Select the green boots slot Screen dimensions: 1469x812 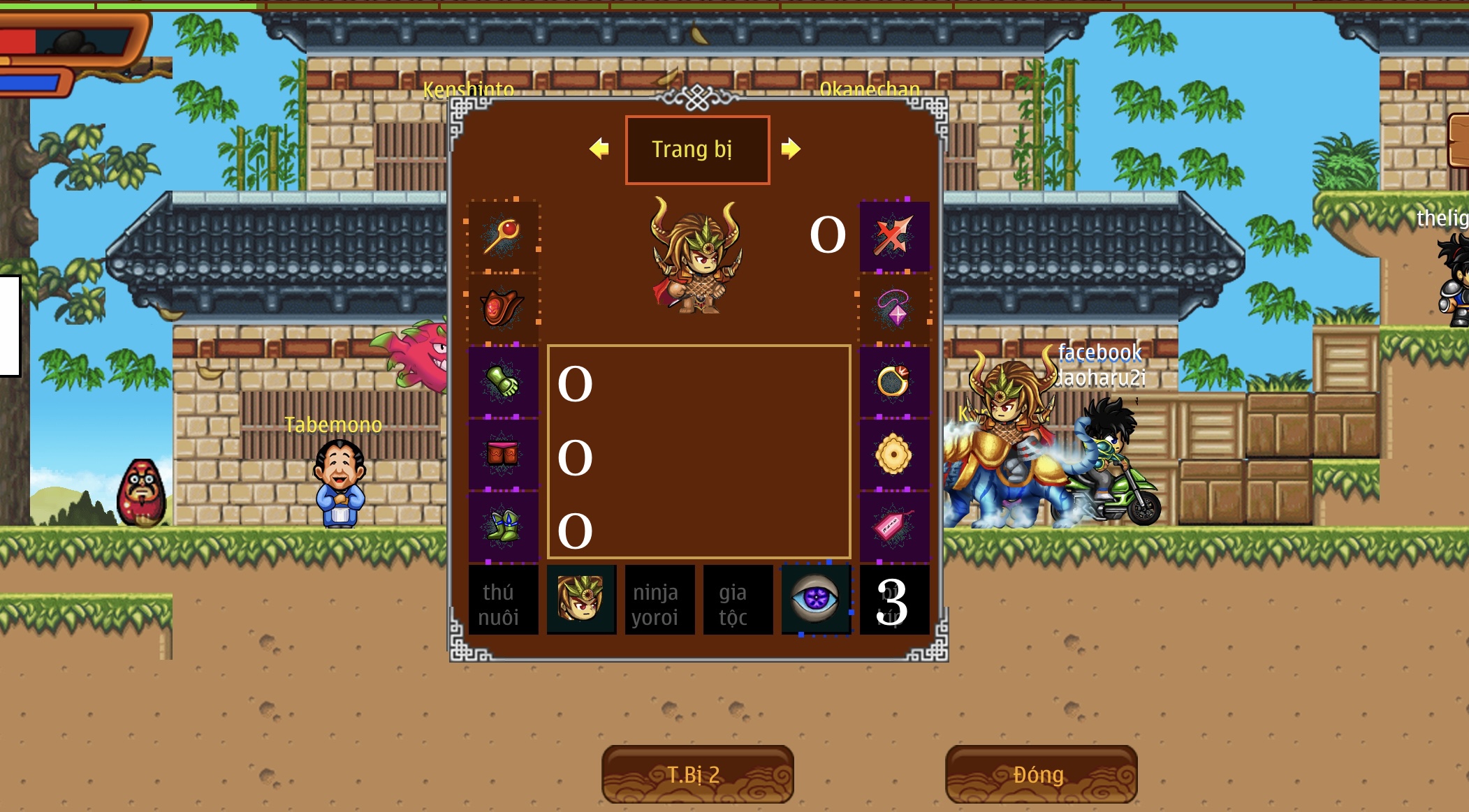[x=503, y=526]
